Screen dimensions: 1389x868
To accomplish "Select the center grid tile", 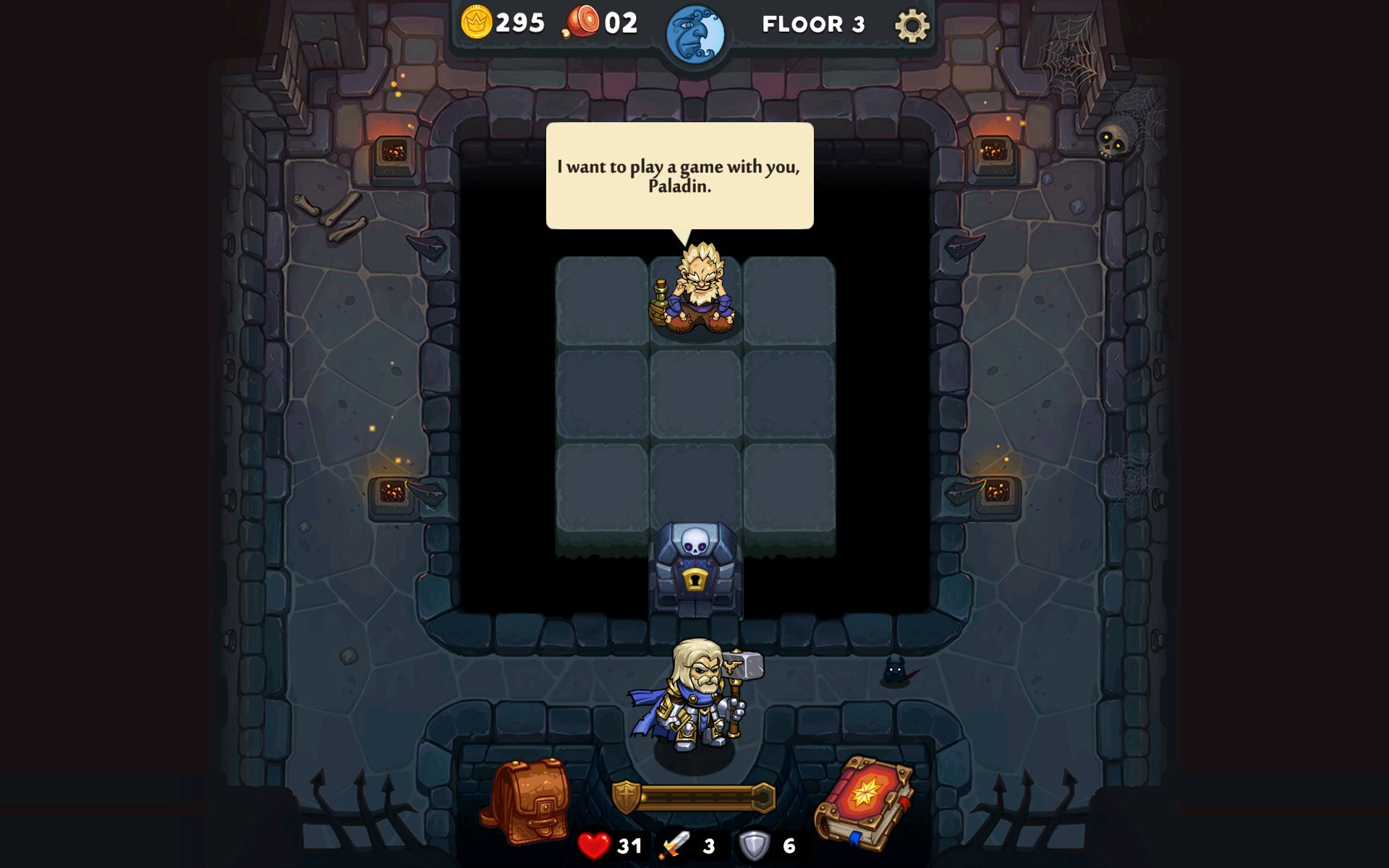I will tap(694, 395).
